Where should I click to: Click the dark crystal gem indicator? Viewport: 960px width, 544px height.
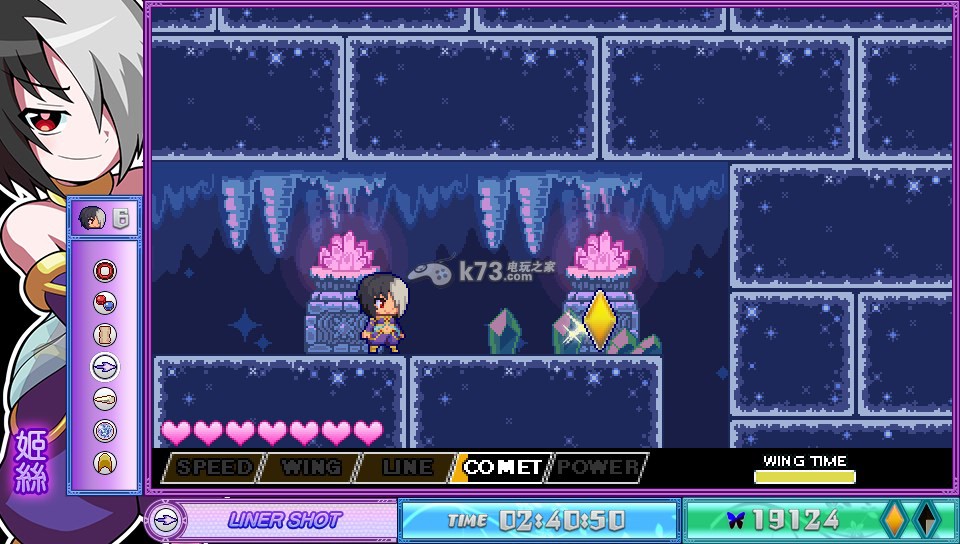pyautogui.click(x=926, y=520)
